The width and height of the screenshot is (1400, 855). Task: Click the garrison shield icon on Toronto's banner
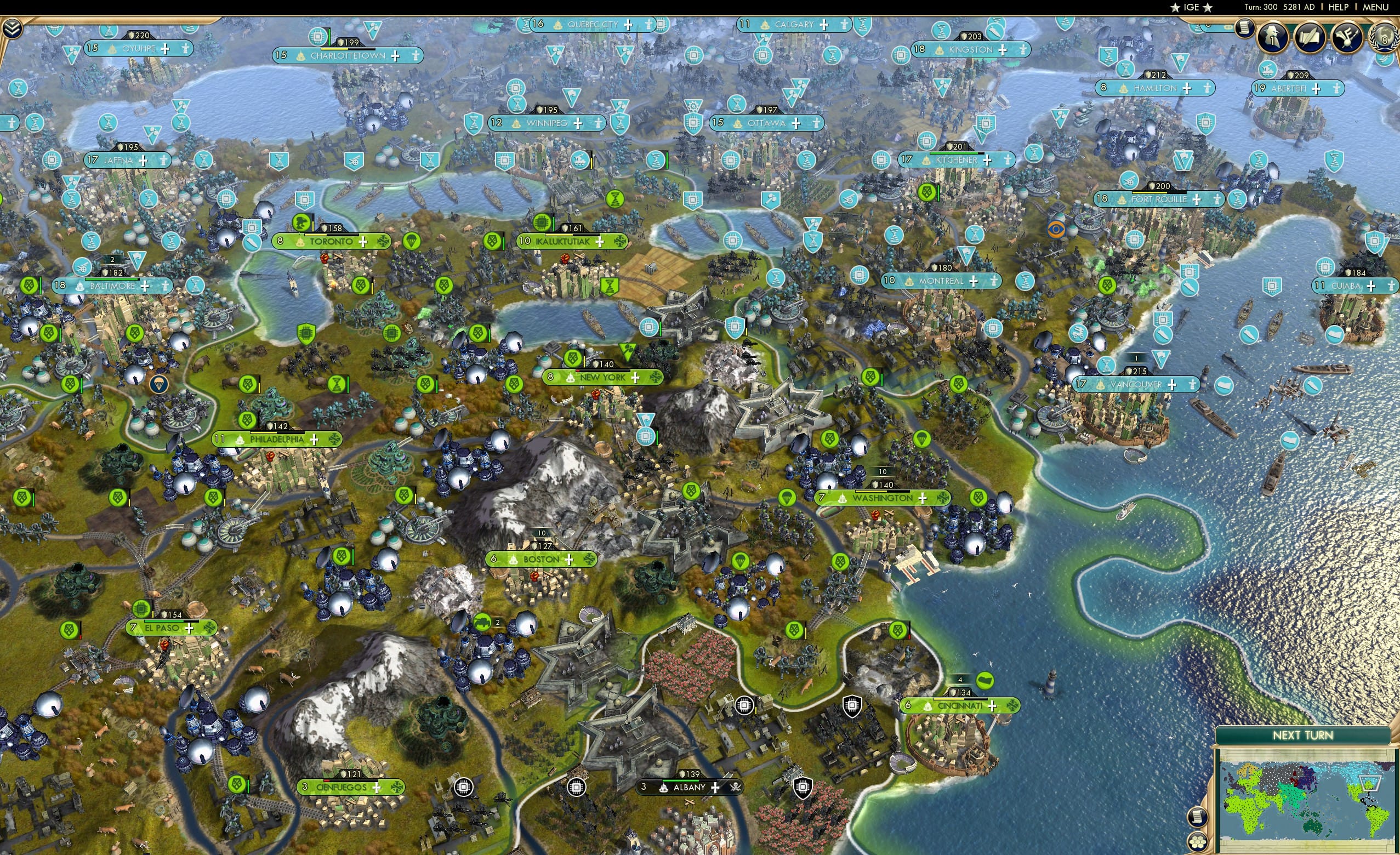pos(325,229)
